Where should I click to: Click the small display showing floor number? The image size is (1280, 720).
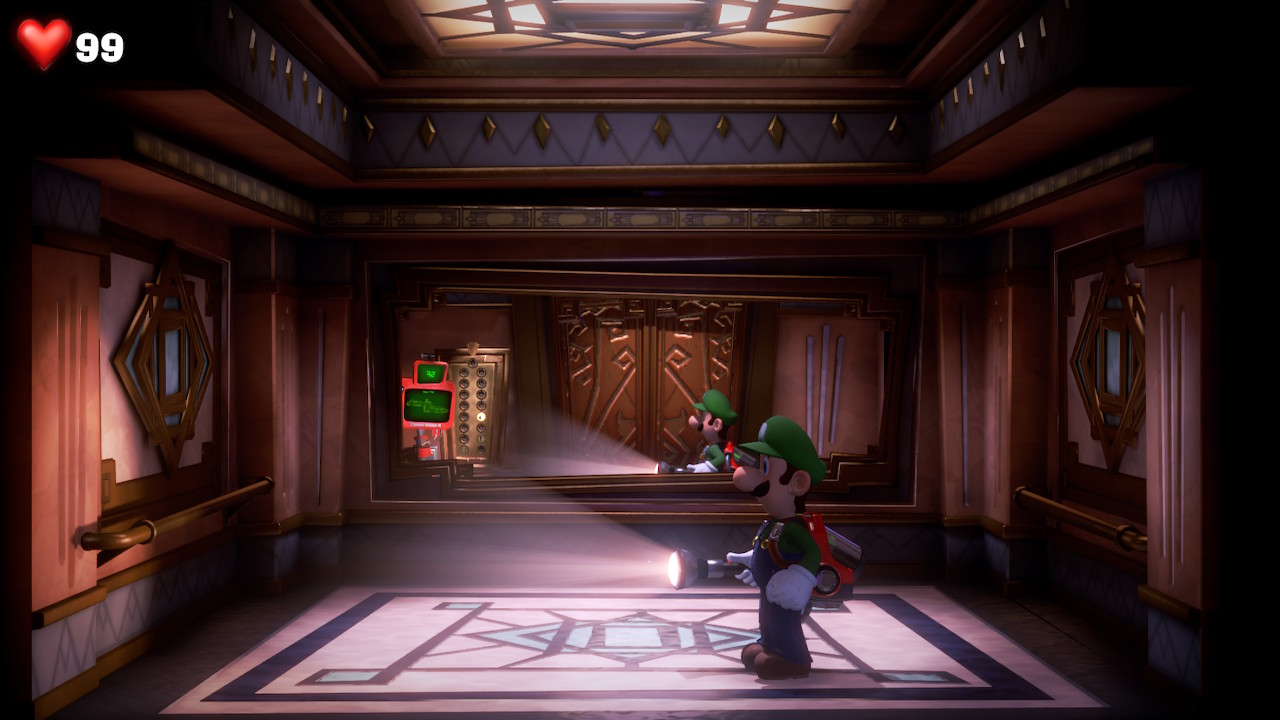(x=431, y=373)
